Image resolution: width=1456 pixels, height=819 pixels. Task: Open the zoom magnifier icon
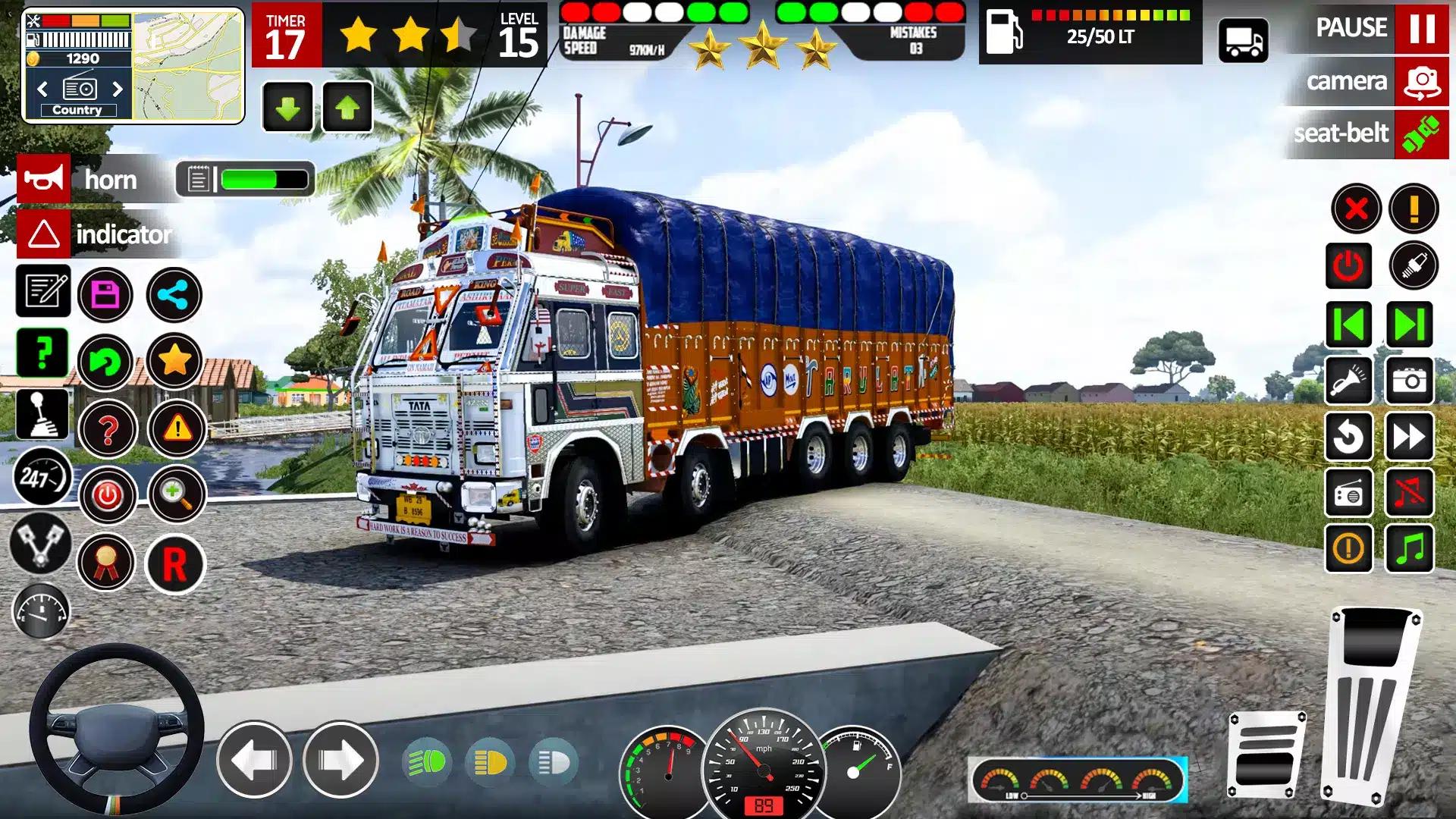(177, 494)
